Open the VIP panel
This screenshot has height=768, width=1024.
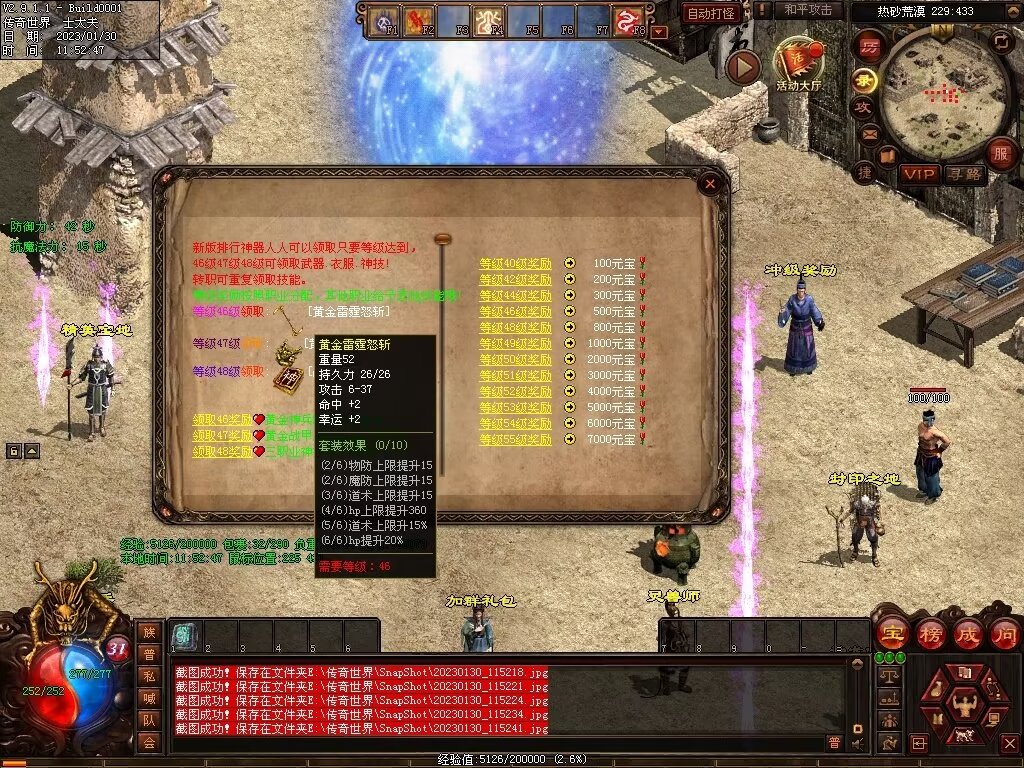click(919, 174)
